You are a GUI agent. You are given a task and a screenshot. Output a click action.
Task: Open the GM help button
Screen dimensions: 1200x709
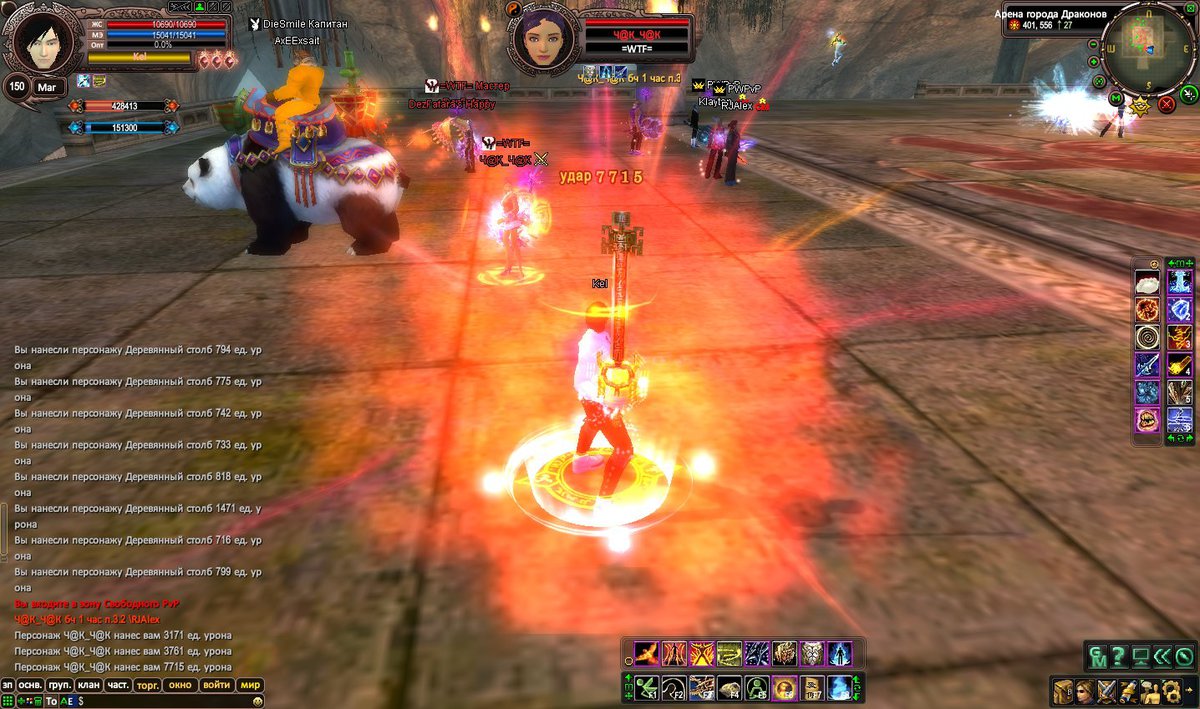pos(1097,657)
